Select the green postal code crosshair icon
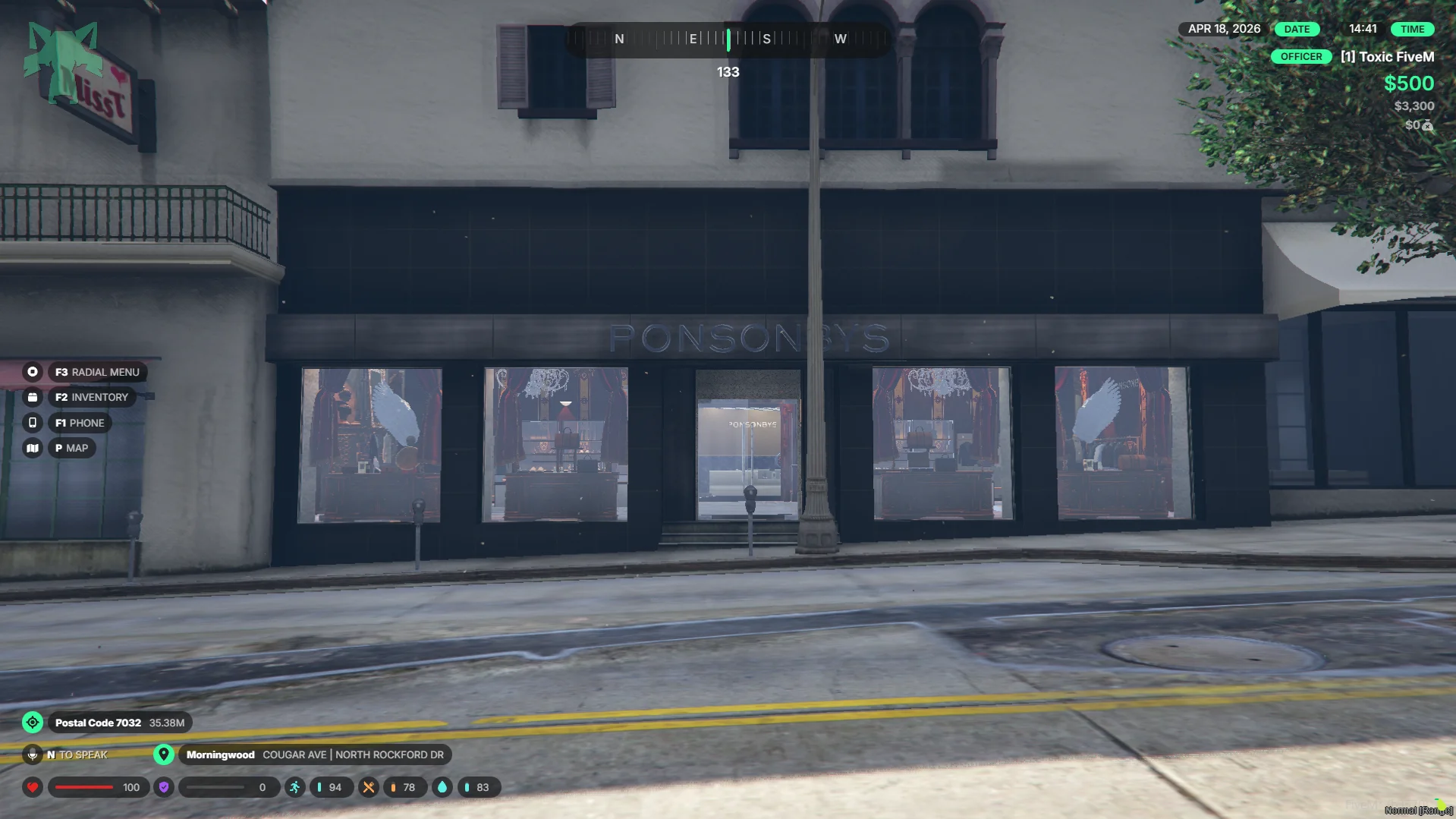 point(33,723)
